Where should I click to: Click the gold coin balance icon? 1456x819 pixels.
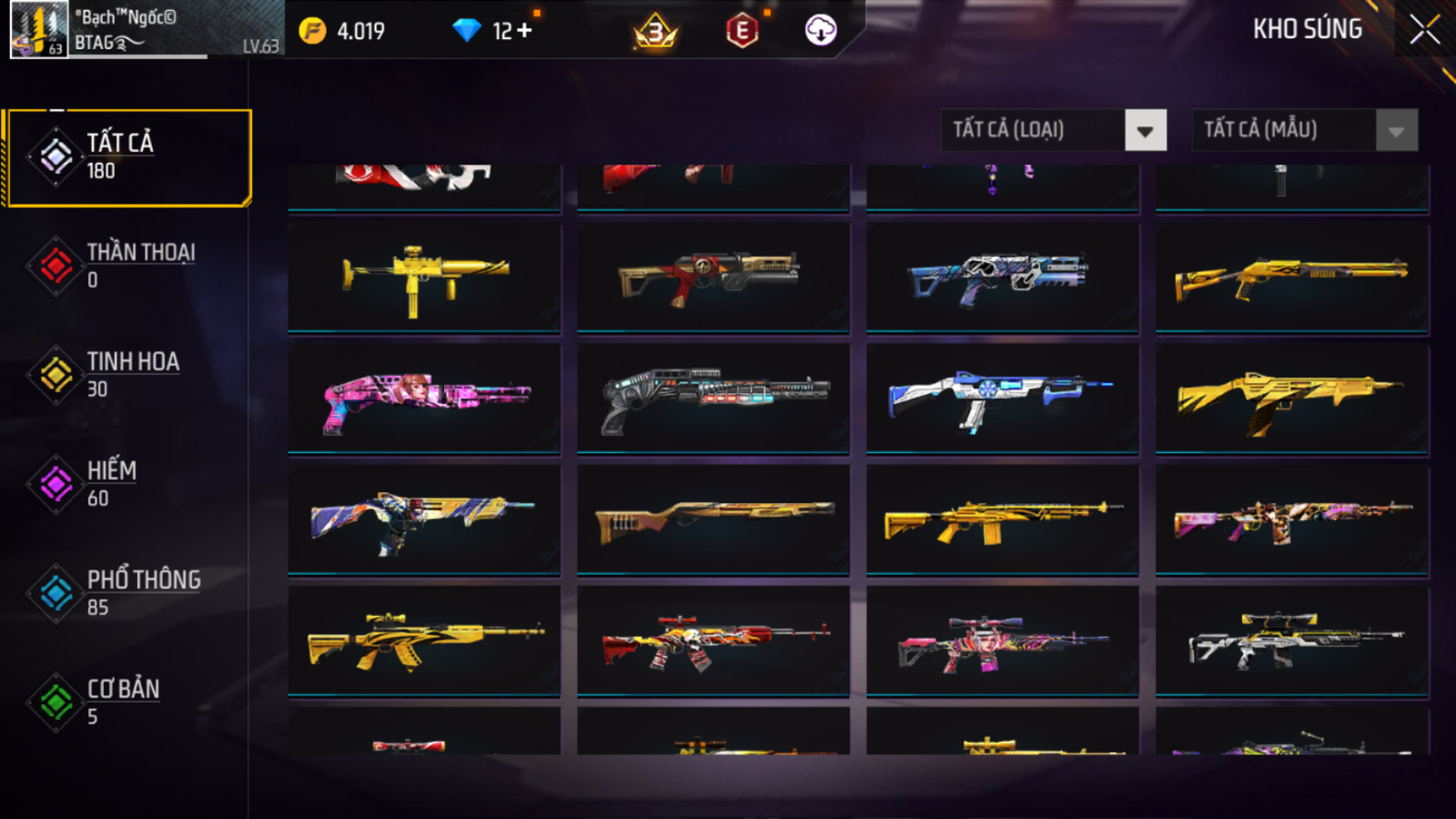(313, 31)
